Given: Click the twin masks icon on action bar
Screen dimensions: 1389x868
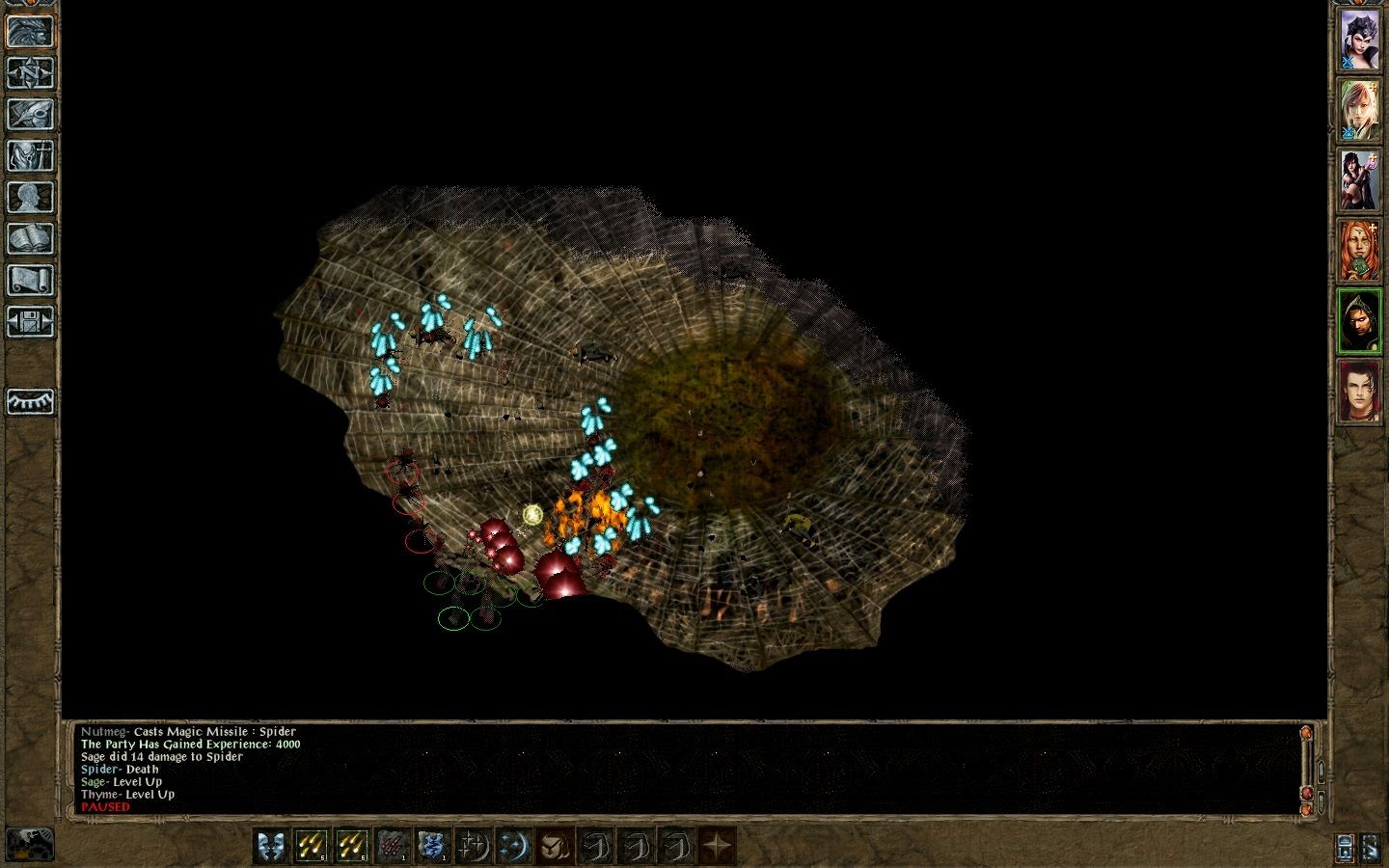Looking at the screenshot, I should click(x=272, y=846).
